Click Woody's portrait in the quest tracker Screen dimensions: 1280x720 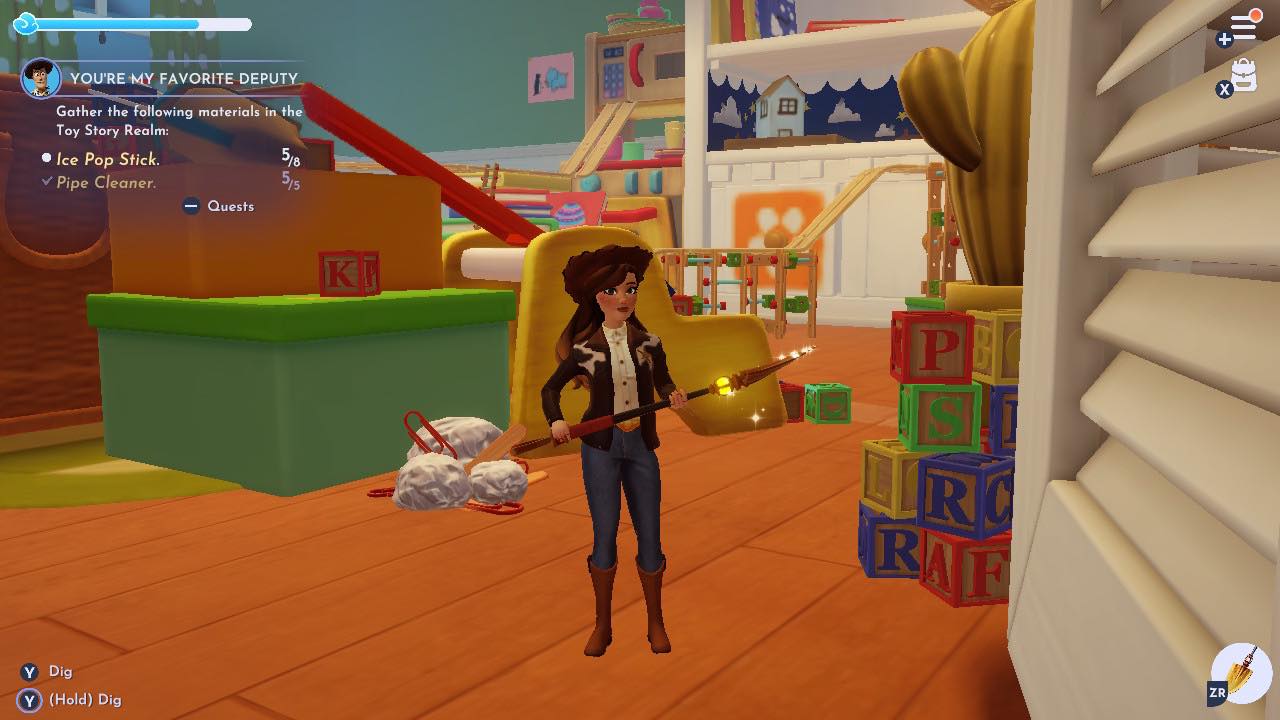pyautogui.click(x=38, y=78)
